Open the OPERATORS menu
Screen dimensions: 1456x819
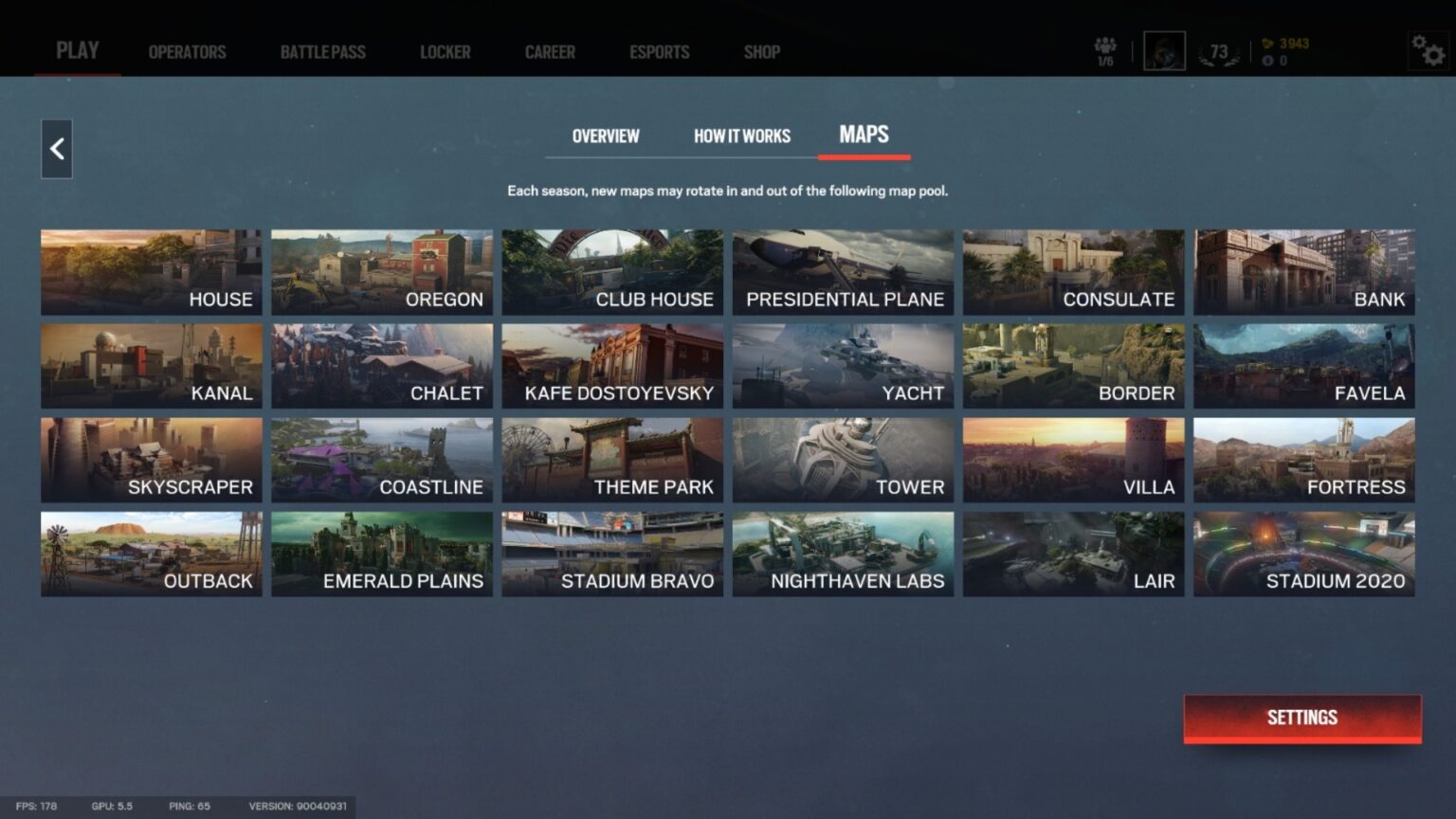[186, 52]
